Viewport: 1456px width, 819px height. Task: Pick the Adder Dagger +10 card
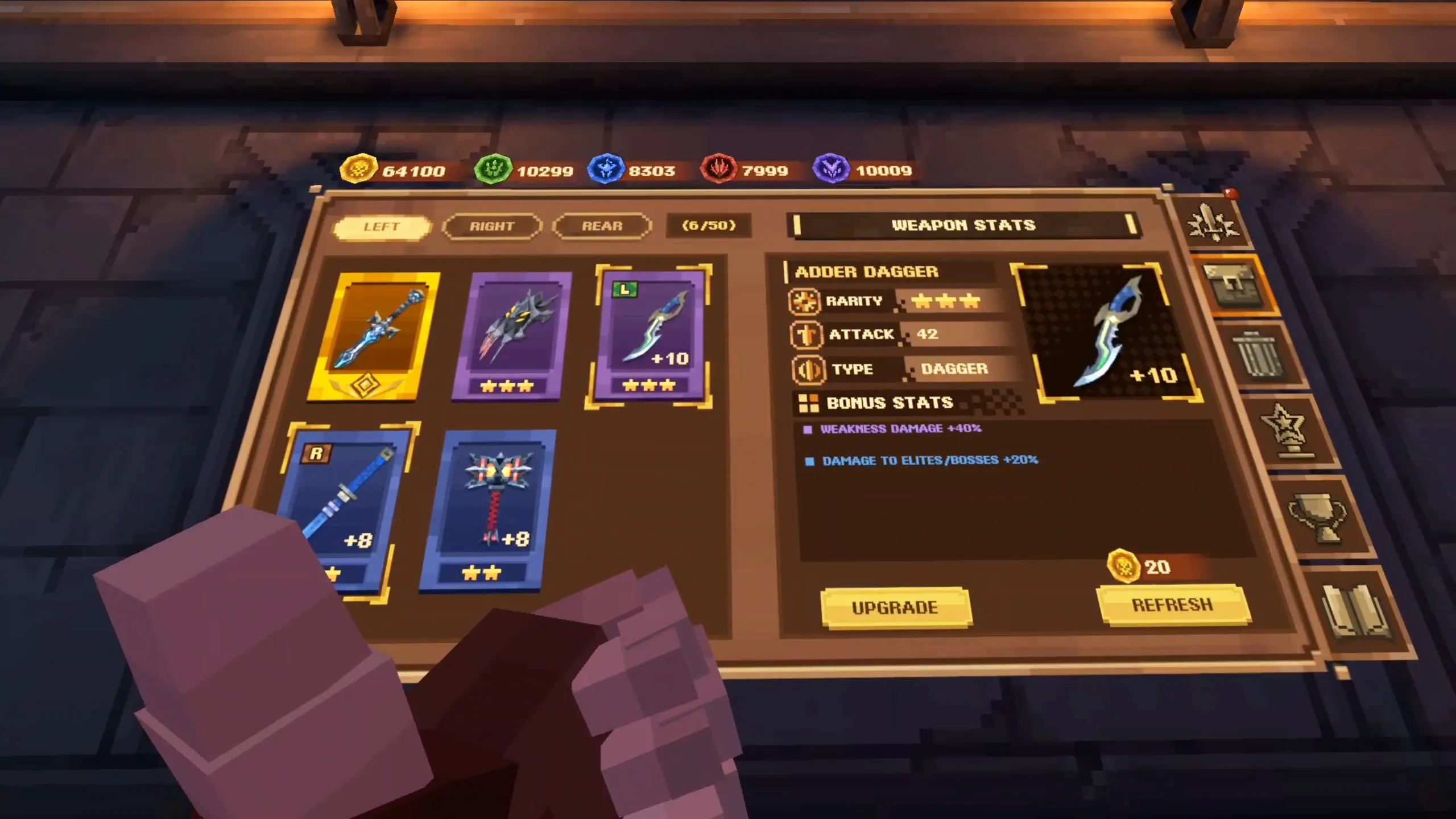651,336
